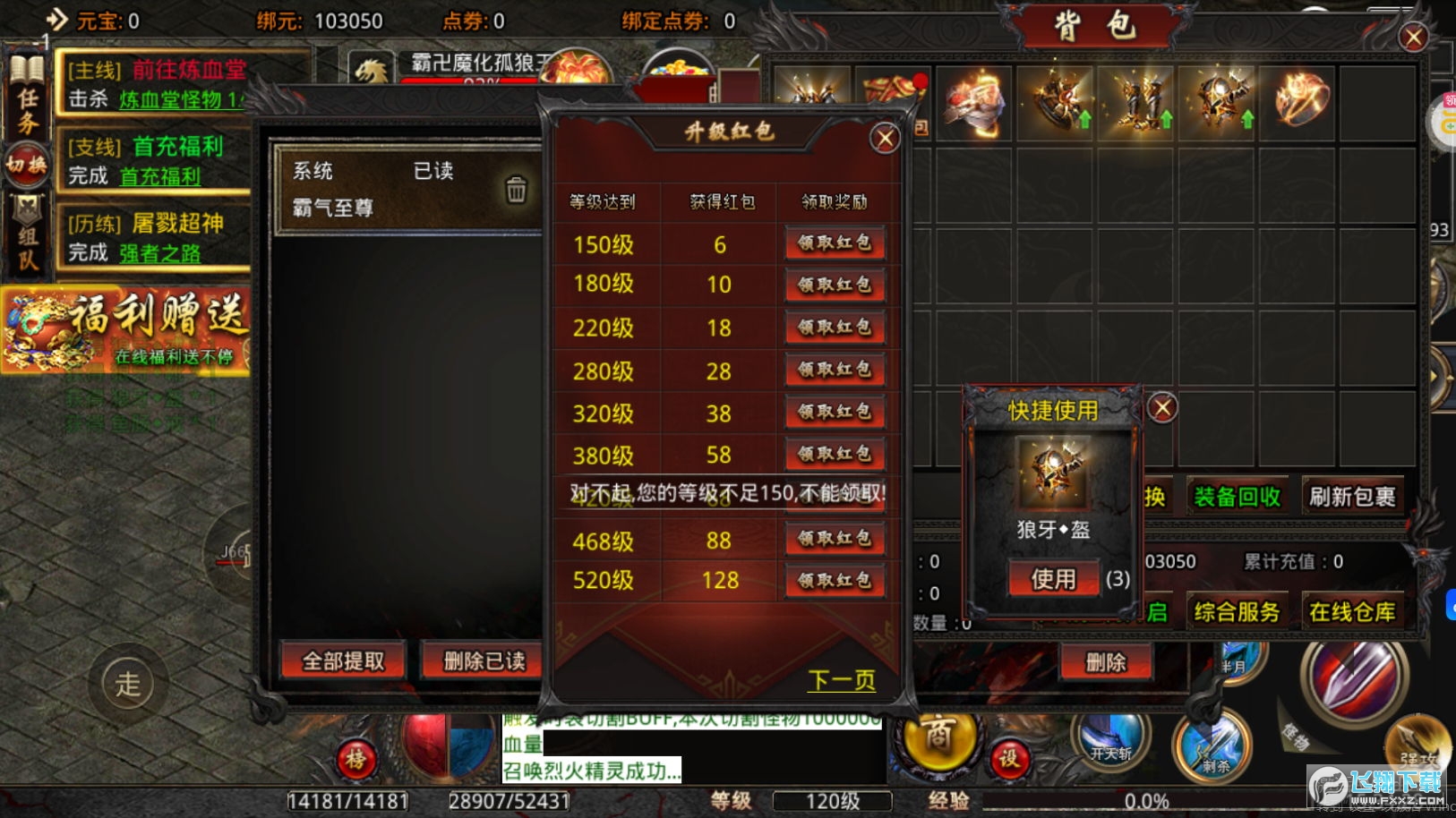Viewport: 1456px width, 818px height.
Task: Switch to the 已读 mail filter
Action: 436,171
